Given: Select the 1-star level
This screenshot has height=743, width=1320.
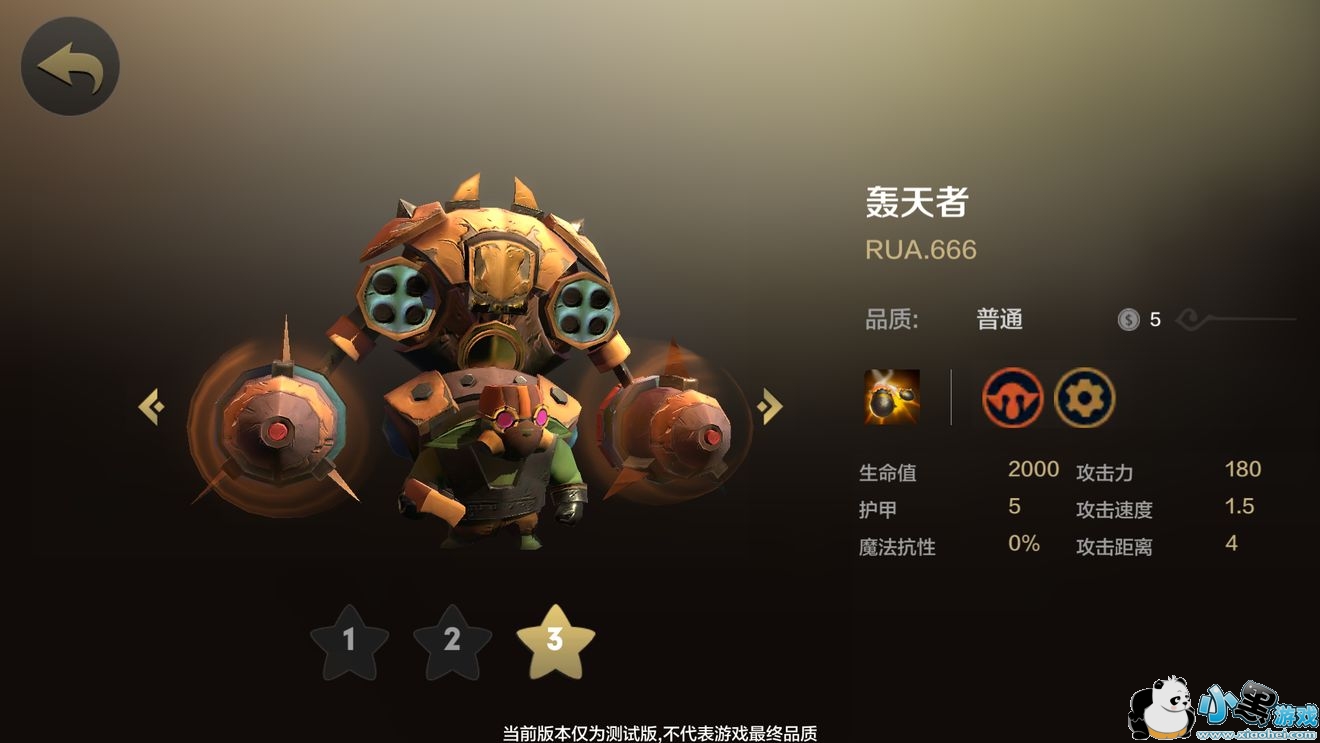Looking at the screenshot, I should click(349, 641).
